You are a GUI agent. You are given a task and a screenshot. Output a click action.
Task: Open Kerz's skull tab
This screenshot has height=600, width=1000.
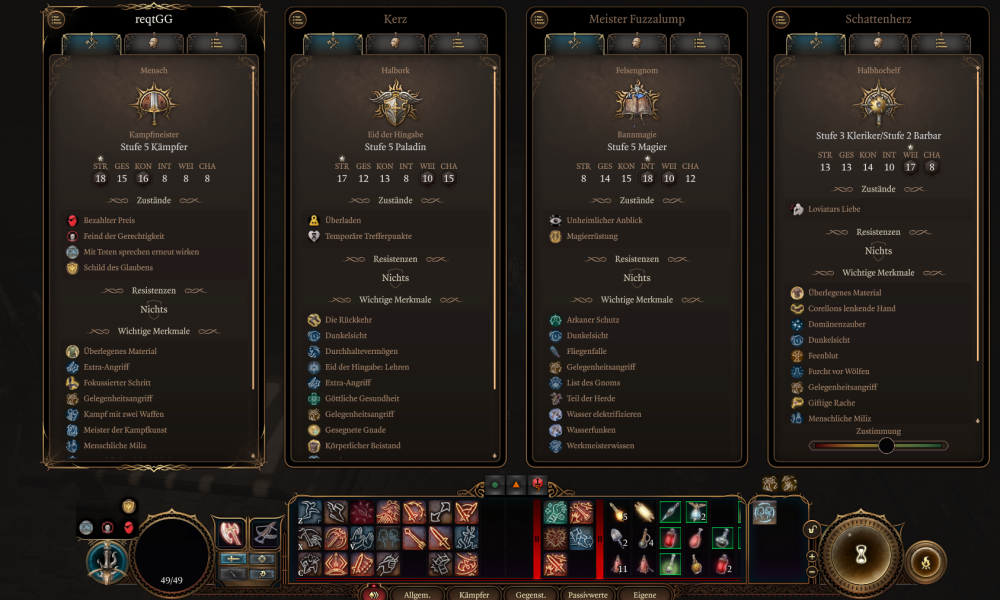coord(395,43)
